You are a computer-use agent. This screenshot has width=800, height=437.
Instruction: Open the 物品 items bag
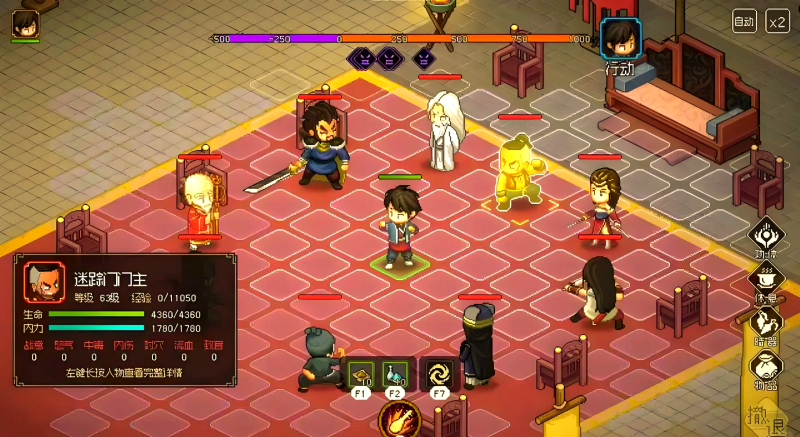(x=767, y=367)
